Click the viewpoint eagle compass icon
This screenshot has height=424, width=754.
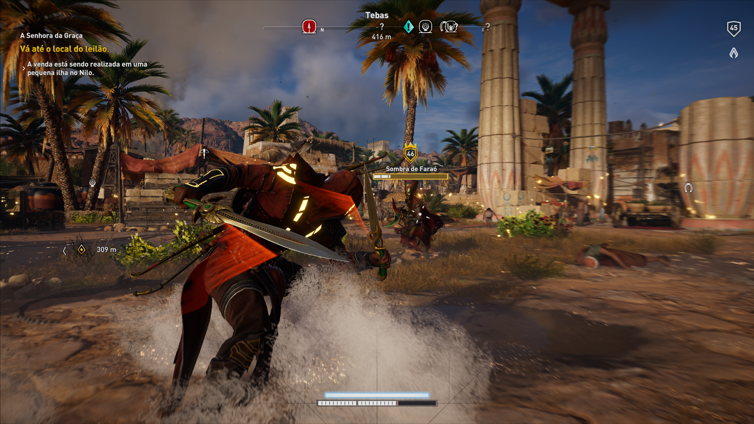(449, 27)
